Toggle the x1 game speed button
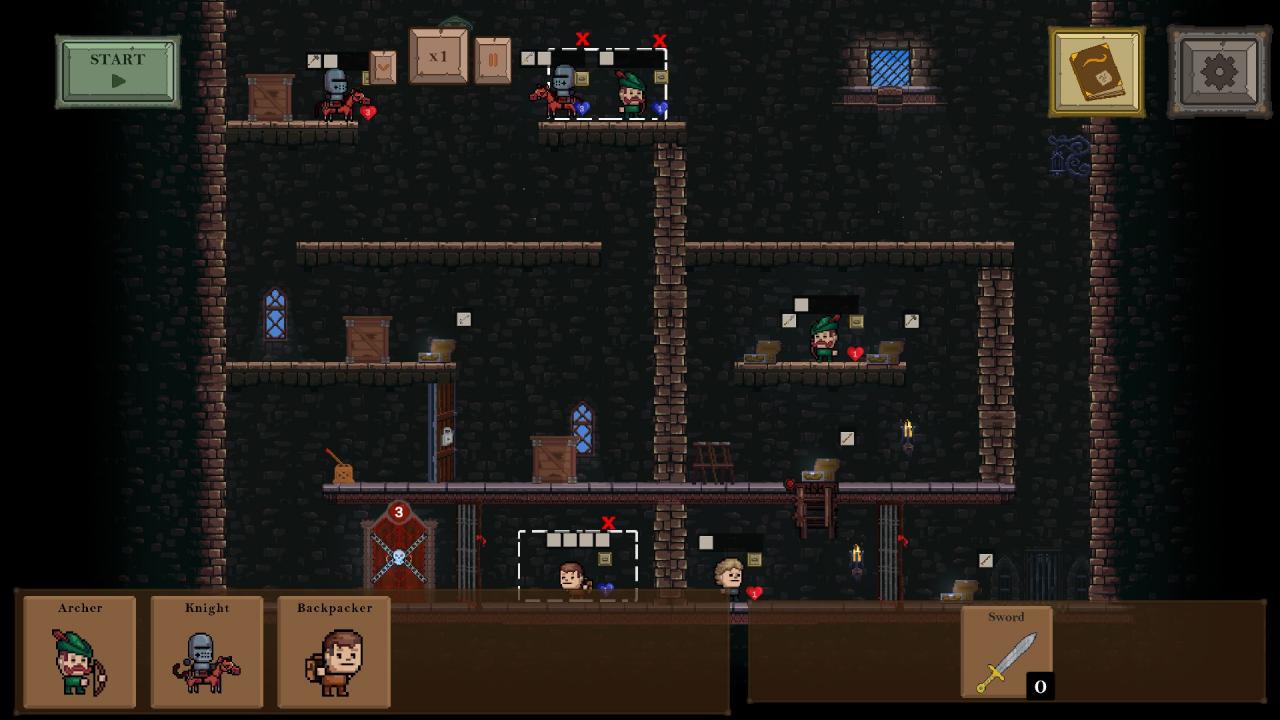This screenshot has height=720, width=1280. coord(438,57)
